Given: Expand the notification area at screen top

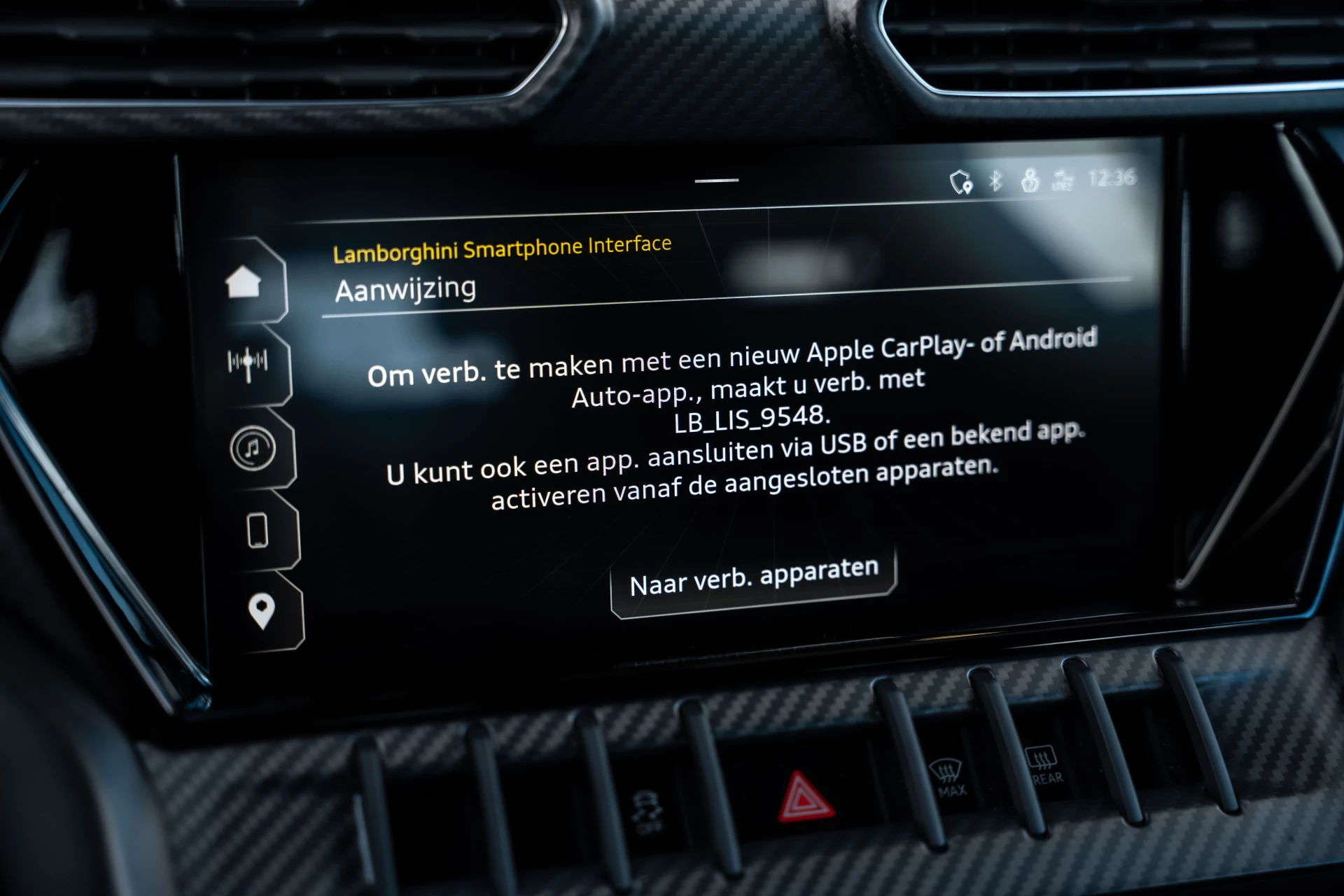Looking at the screenshot, I should tap(715, 181).
